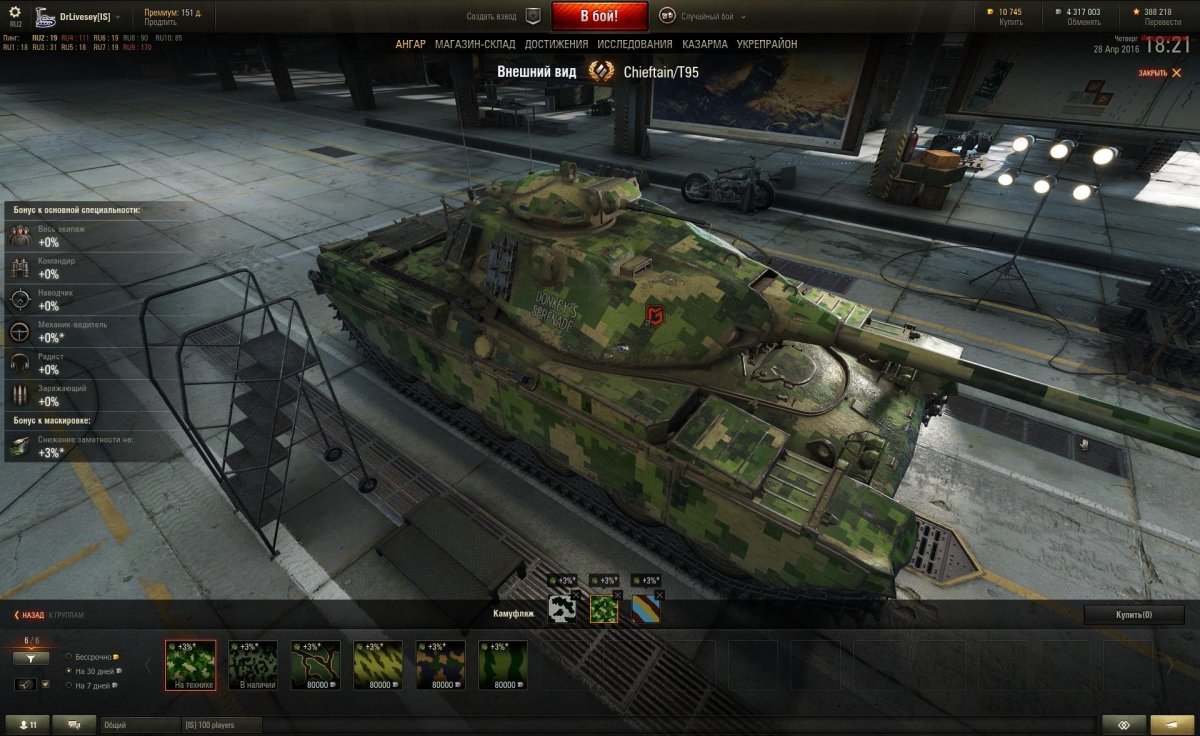This screenshot has height=736, width=1200.
Task: Choose the camouflage labeled «В наличии»
Action: point(253,665)
